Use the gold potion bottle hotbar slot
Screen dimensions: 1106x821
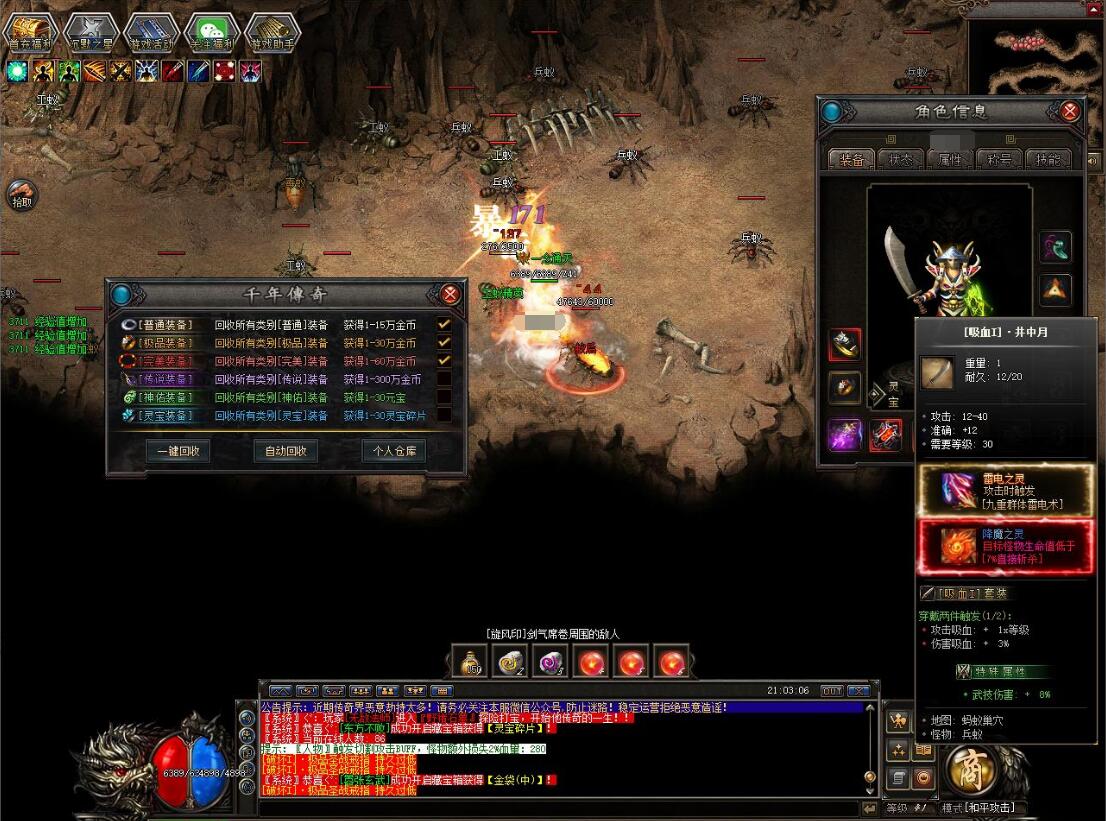tap(472, 662)
